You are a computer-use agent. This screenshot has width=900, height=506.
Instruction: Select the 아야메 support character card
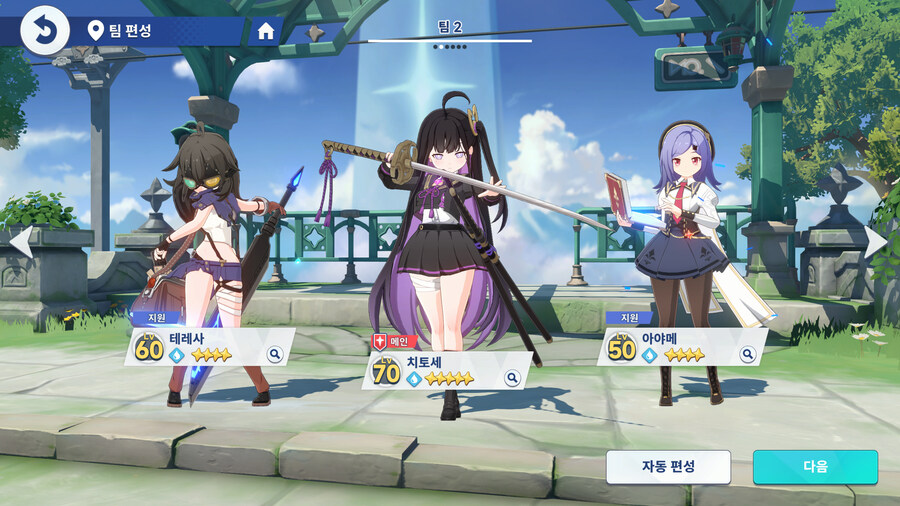pyautogui.click(x=680, y=347)
